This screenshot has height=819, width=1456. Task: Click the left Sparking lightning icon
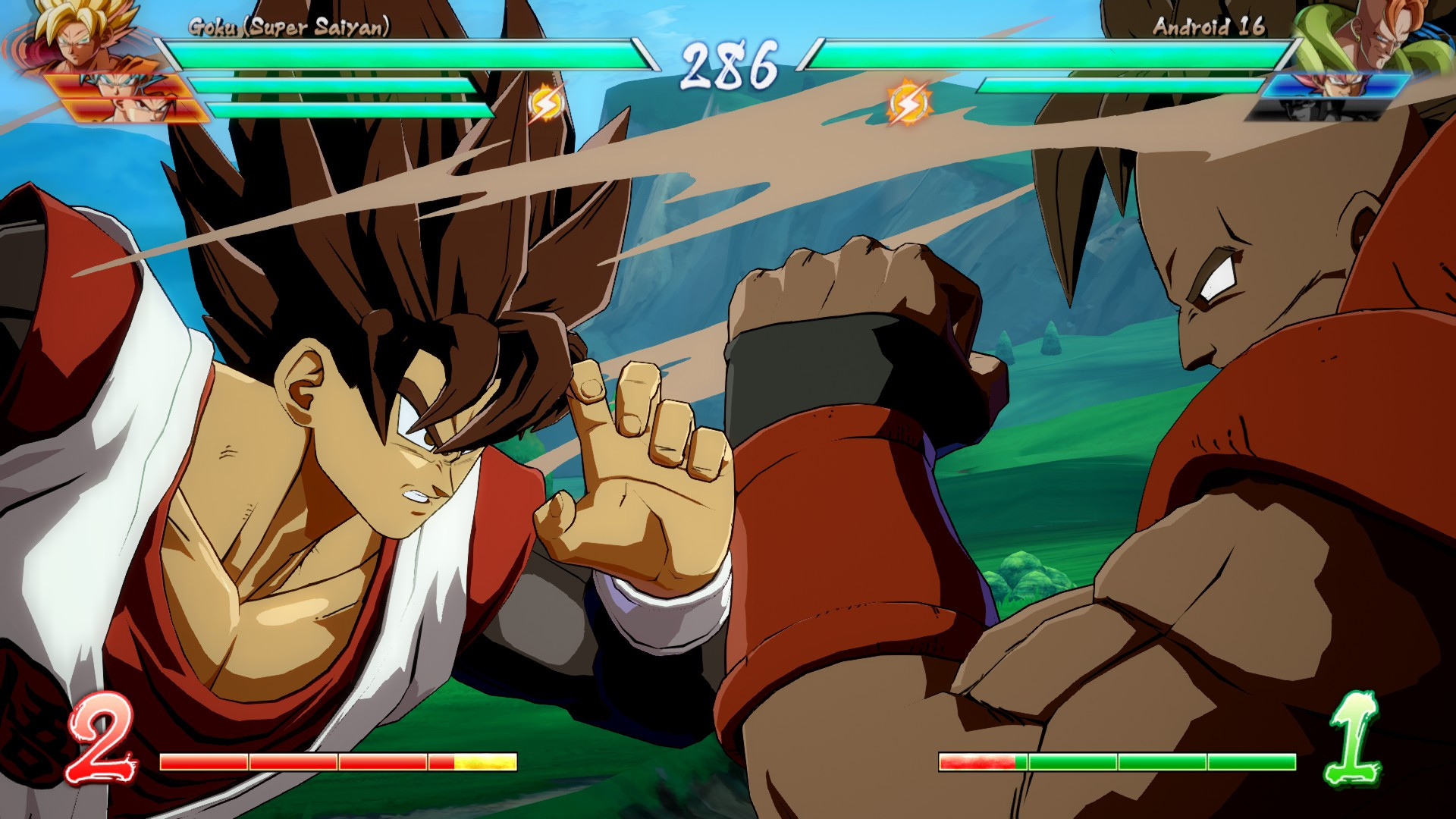pos(545,102)
